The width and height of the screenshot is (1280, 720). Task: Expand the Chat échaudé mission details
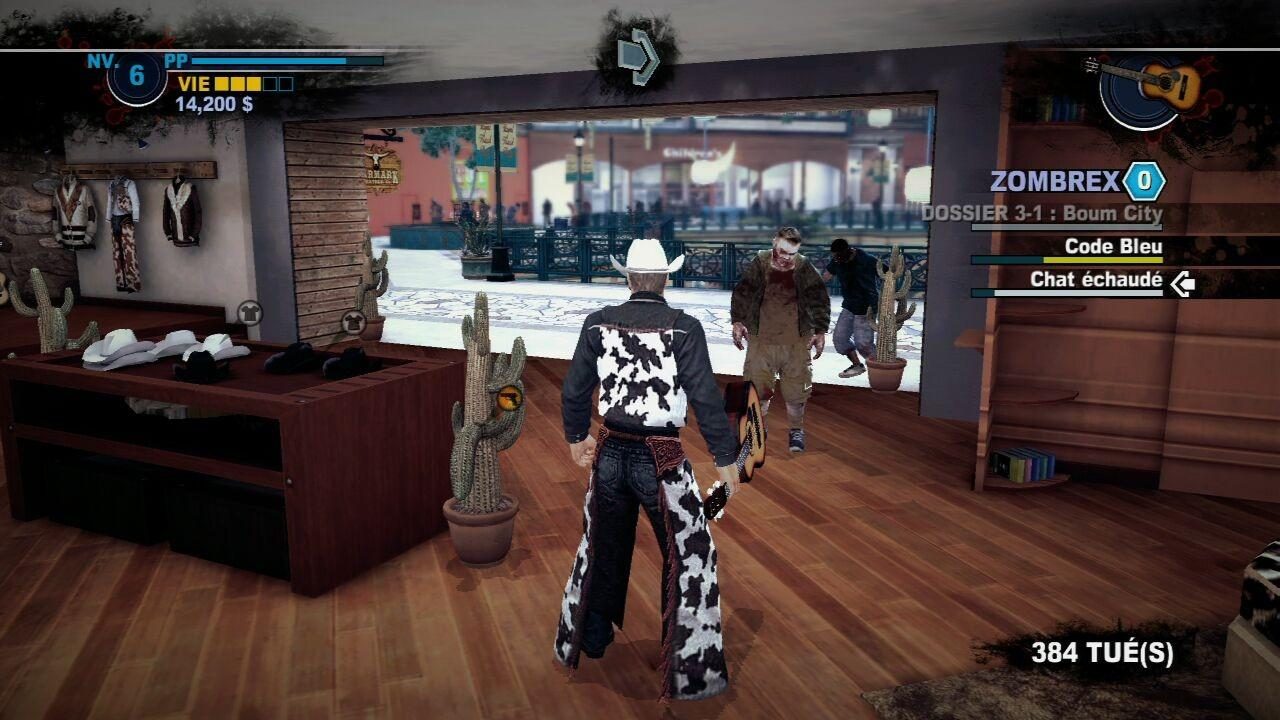click(x=1095, y=281)
